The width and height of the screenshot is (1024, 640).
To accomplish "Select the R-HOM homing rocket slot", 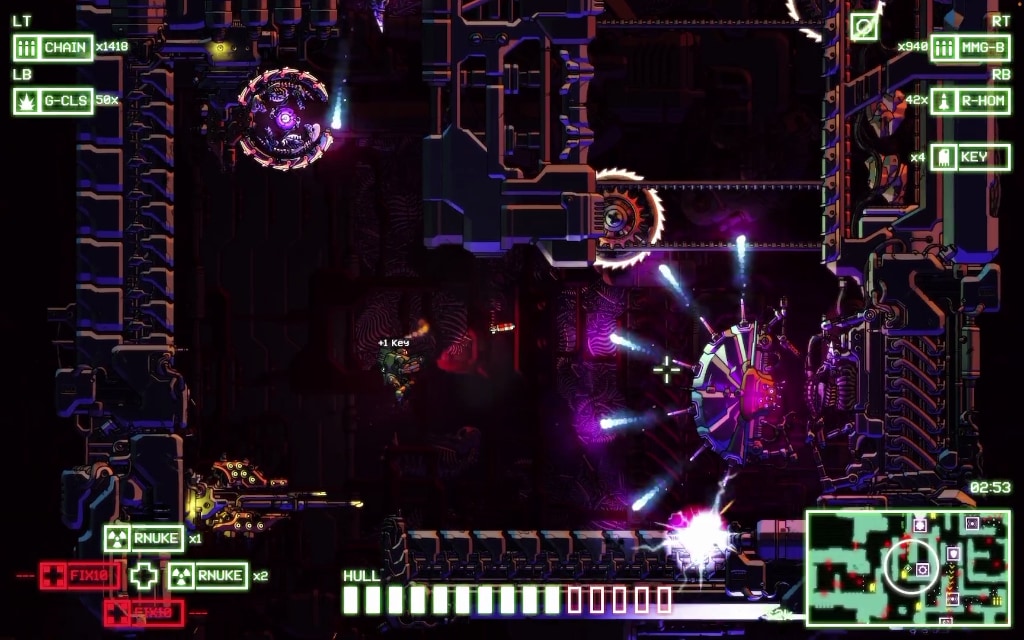I will pyautogui.click(x=969, y=100).
